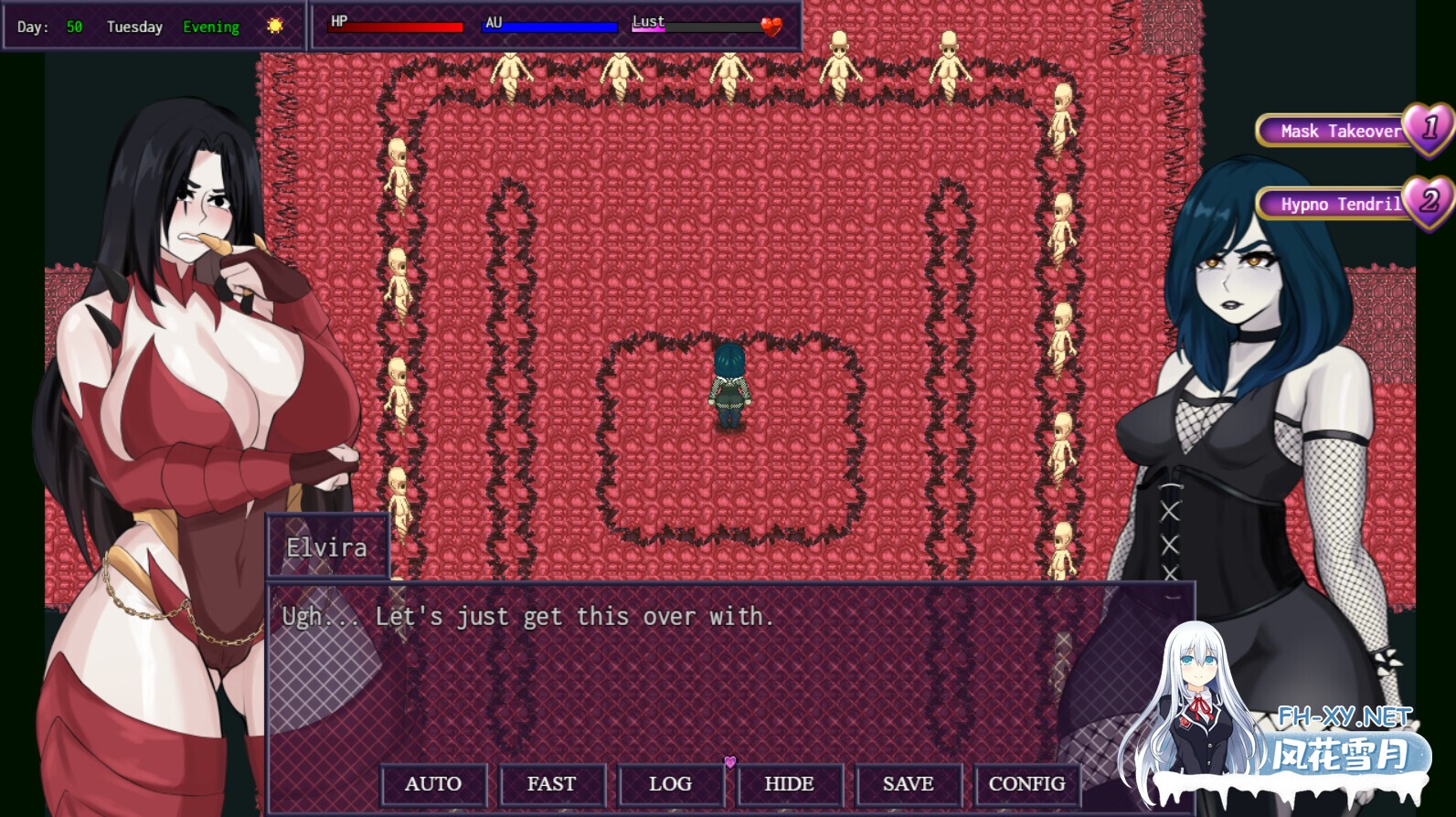Click the small heart indicator above the dialogue buttons
This screenshot has width=1456, height=817.
[730, 759]
